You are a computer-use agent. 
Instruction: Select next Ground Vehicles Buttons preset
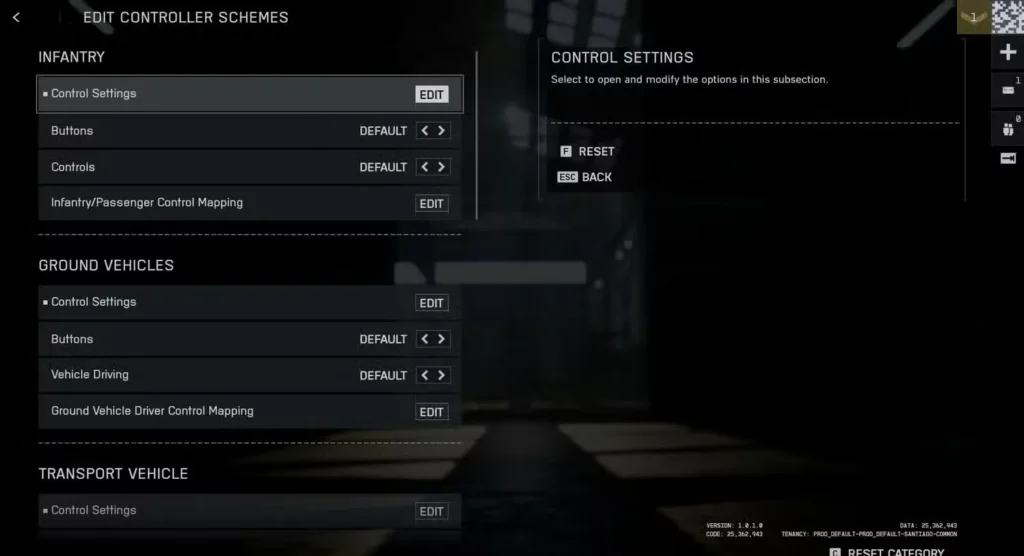[x=441, y=339]
